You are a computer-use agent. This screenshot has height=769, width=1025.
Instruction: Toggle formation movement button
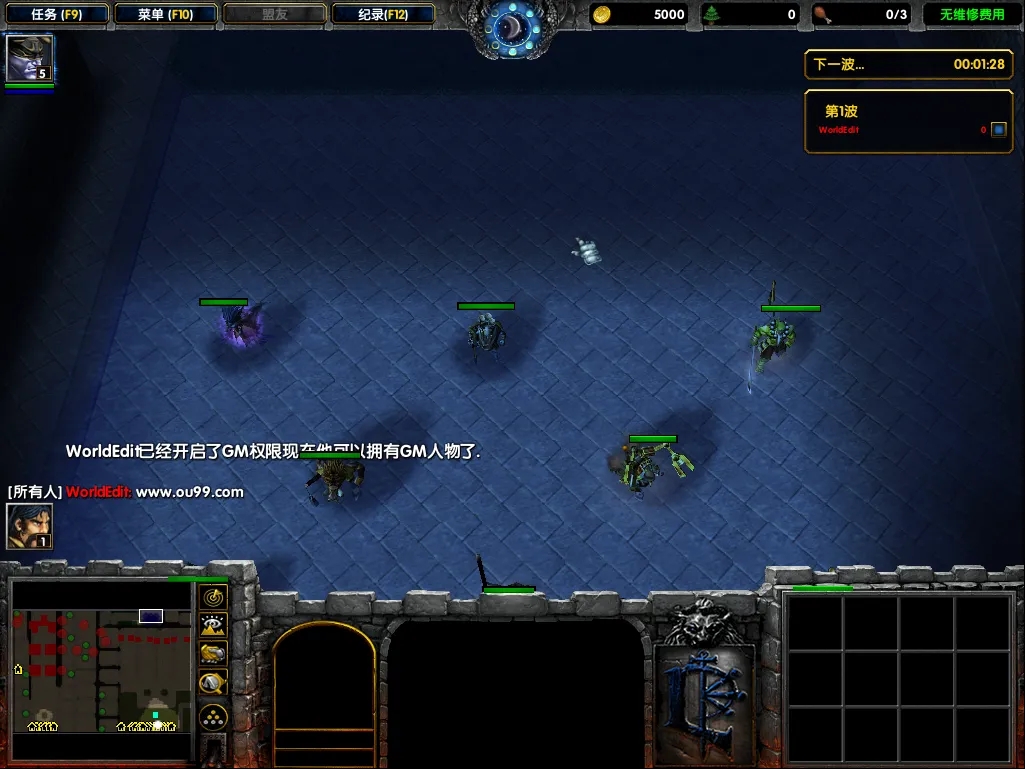[x=213, y=717]
